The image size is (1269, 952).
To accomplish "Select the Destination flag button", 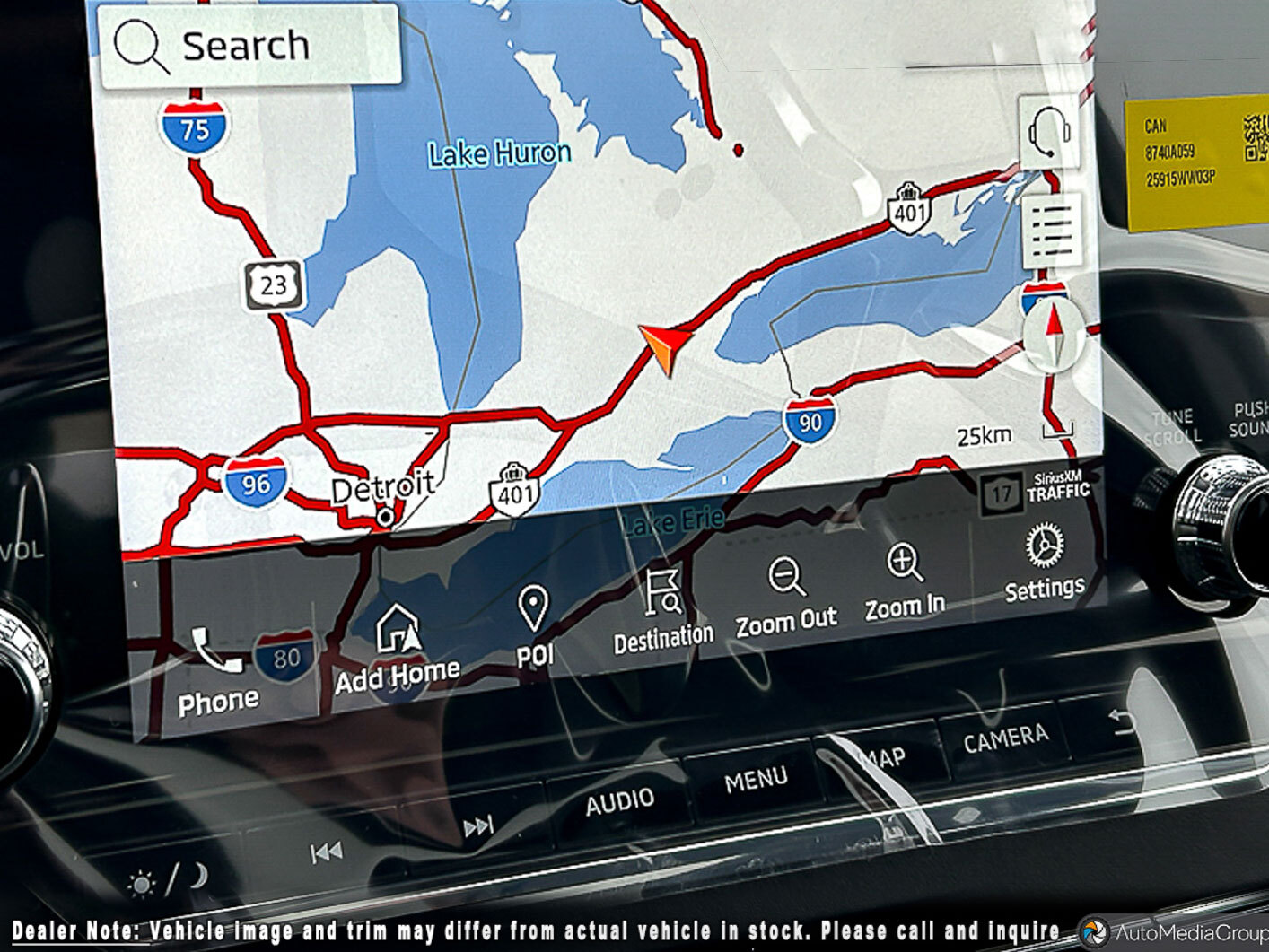I will [663, 609].
